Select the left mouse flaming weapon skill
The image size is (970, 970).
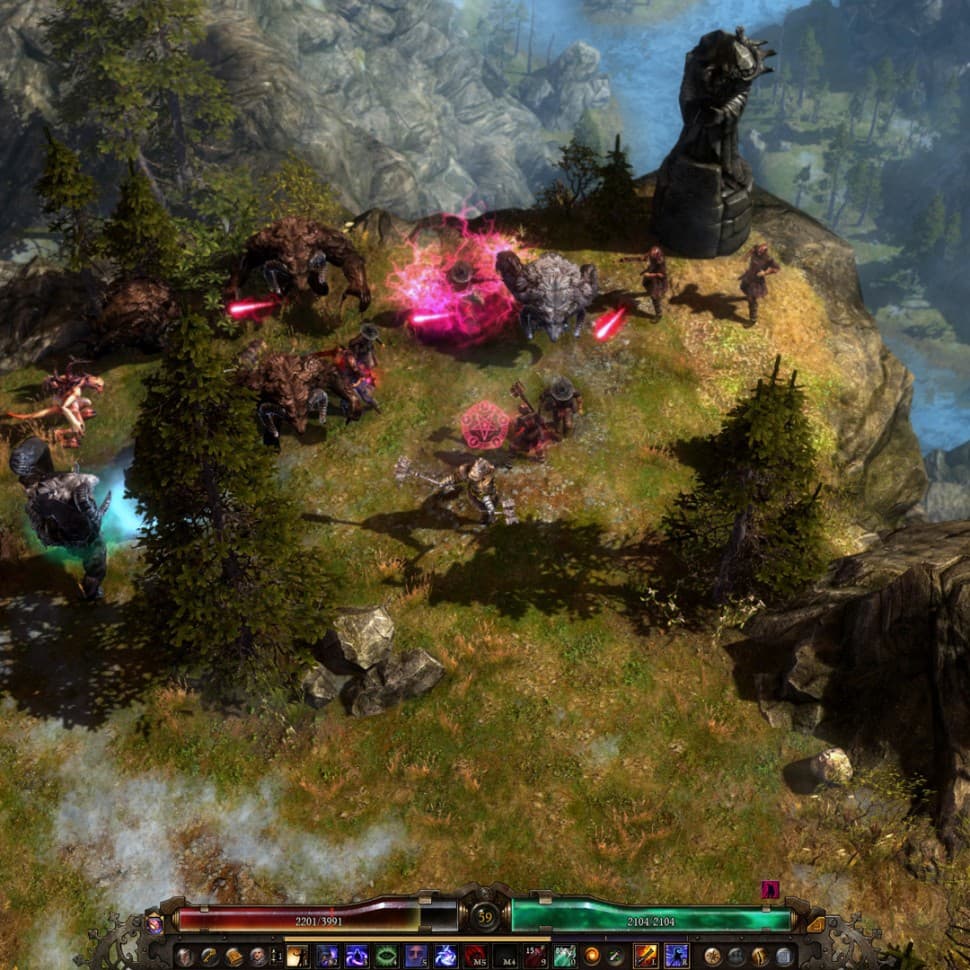tap(645, 956)
